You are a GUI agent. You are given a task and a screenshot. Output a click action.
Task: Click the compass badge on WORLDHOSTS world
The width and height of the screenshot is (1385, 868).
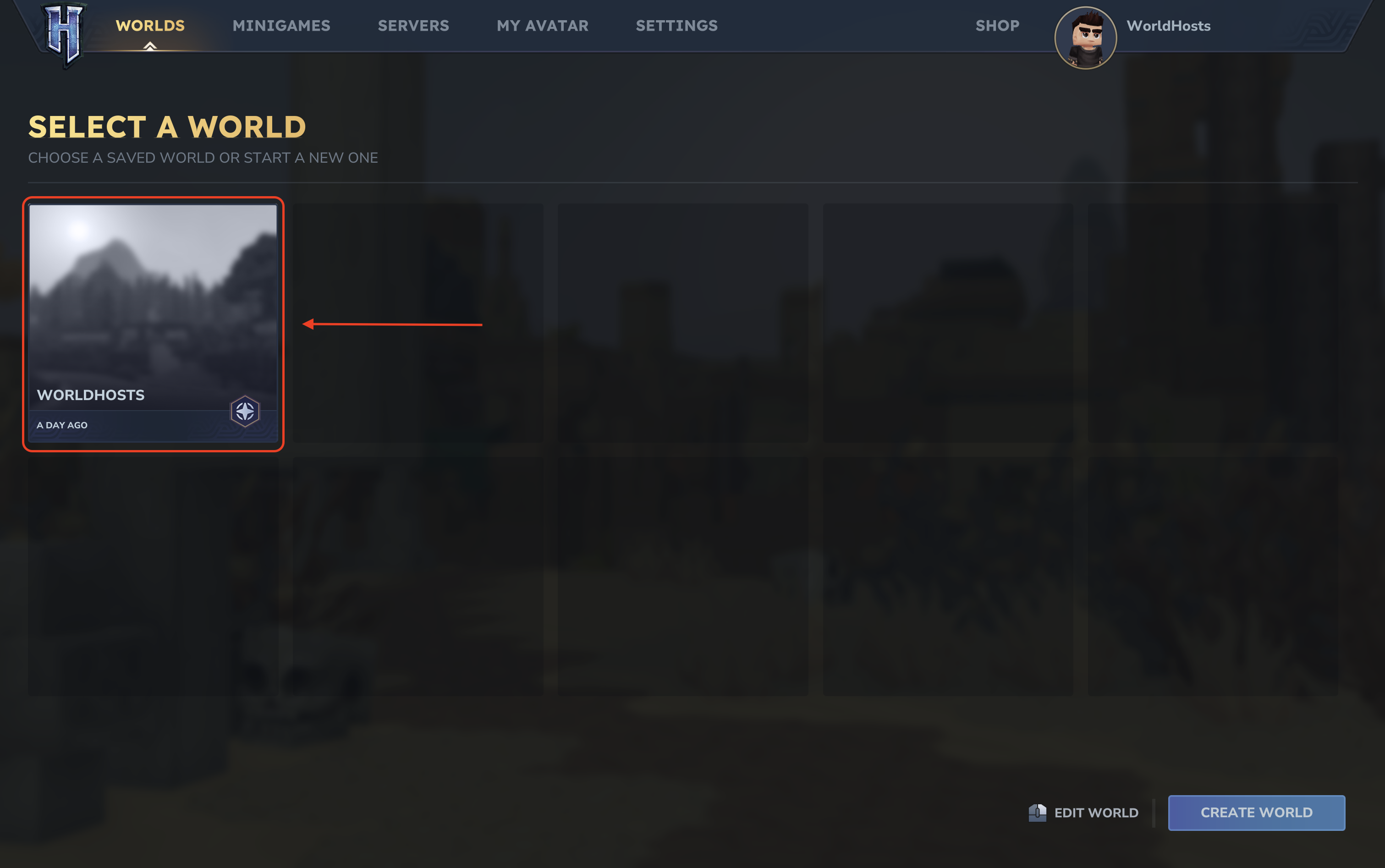click(x=245, y=411)
